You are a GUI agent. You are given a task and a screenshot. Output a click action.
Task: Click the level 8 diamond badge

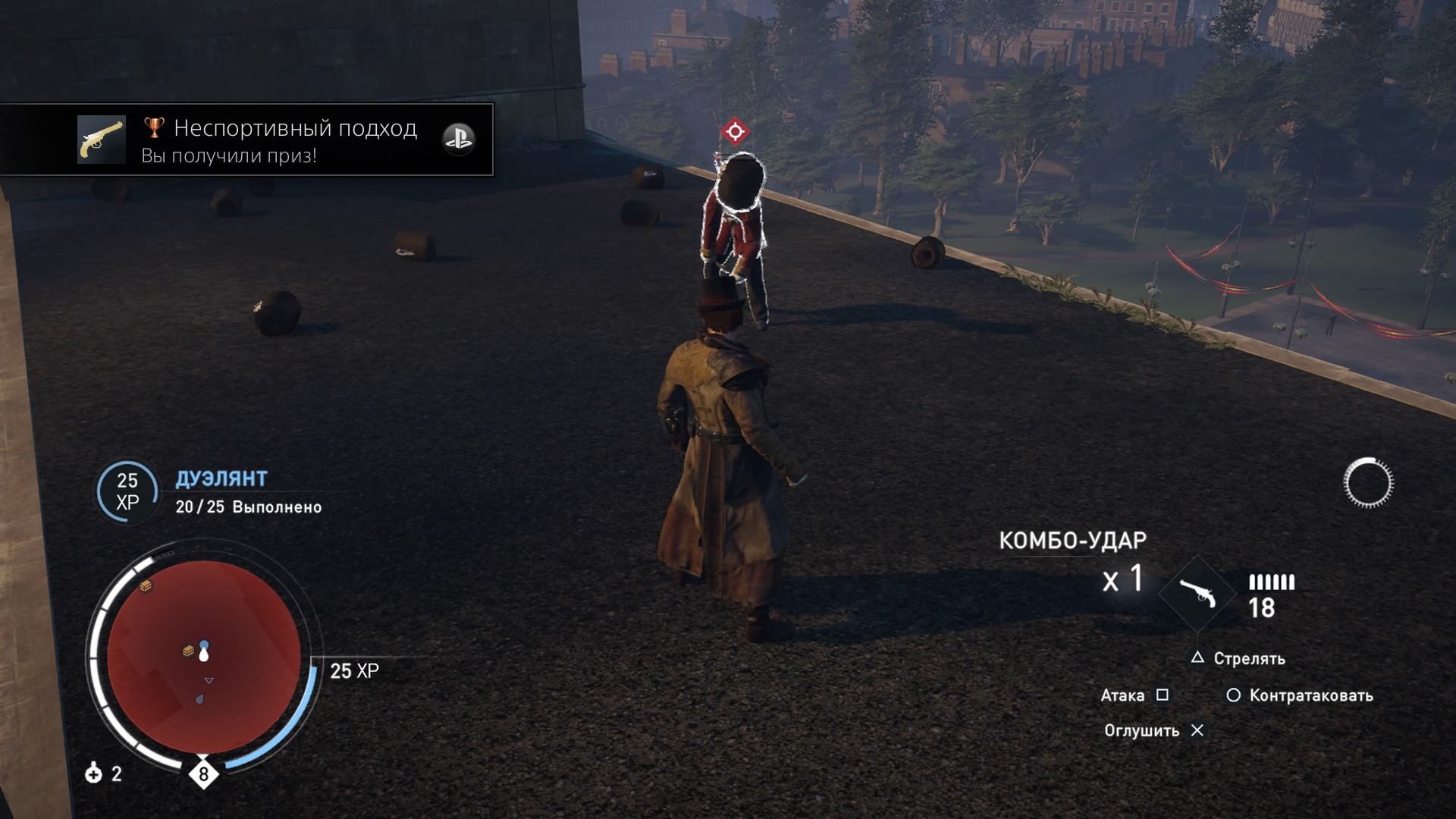(x=203, y=774)
